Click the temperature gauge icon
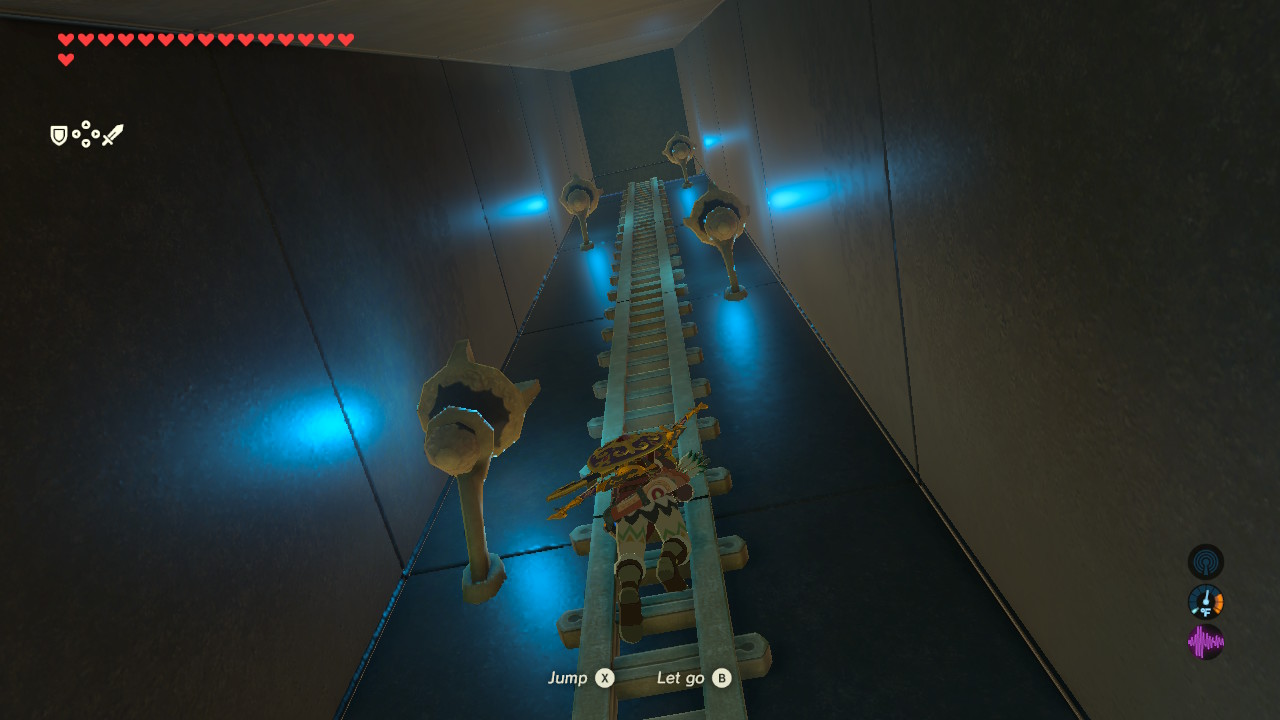Screen dimensions: 1280x720 tap(1205, 601)
